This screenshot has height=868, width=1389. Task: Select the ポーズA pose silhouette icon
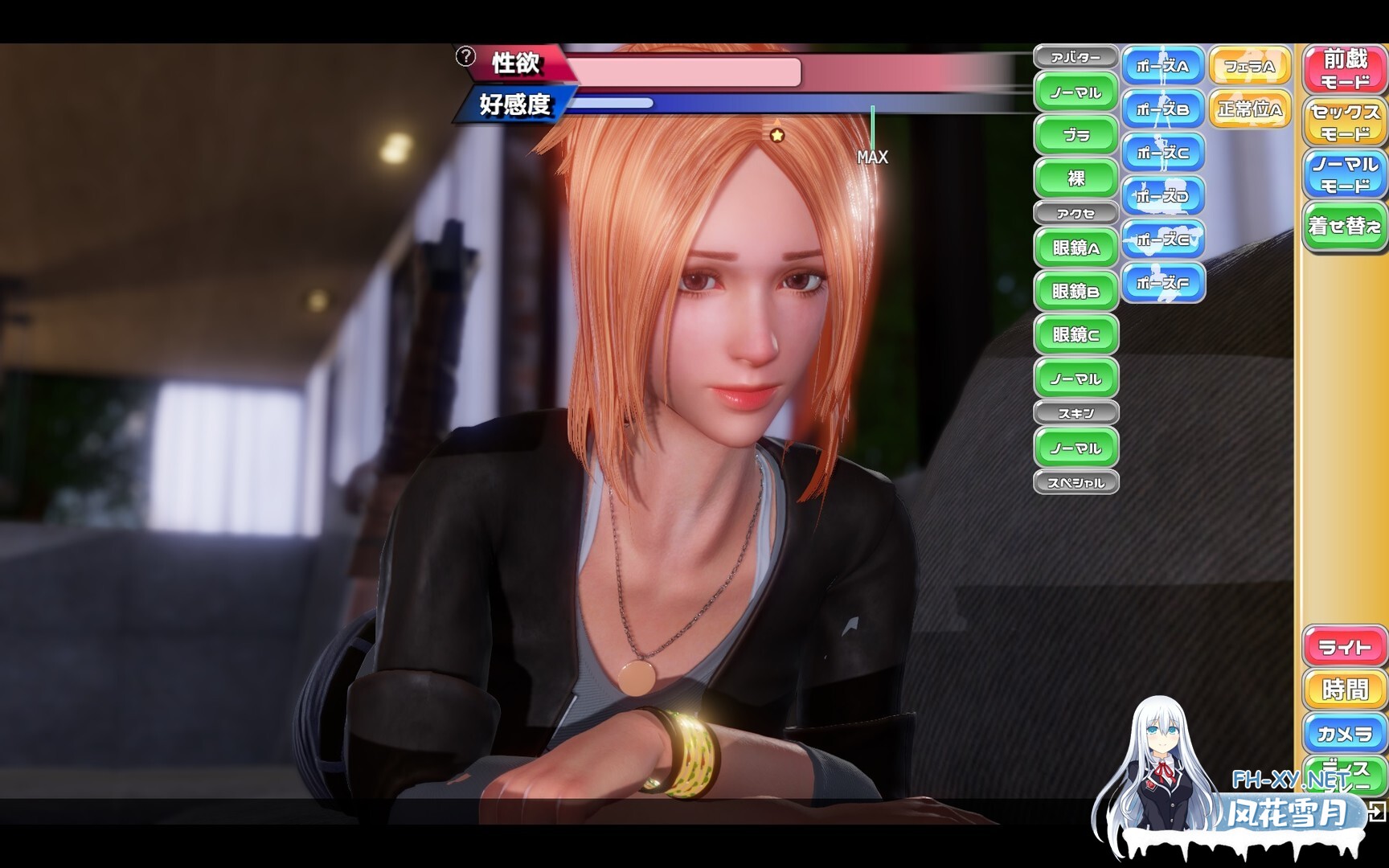coord(1165,66)
